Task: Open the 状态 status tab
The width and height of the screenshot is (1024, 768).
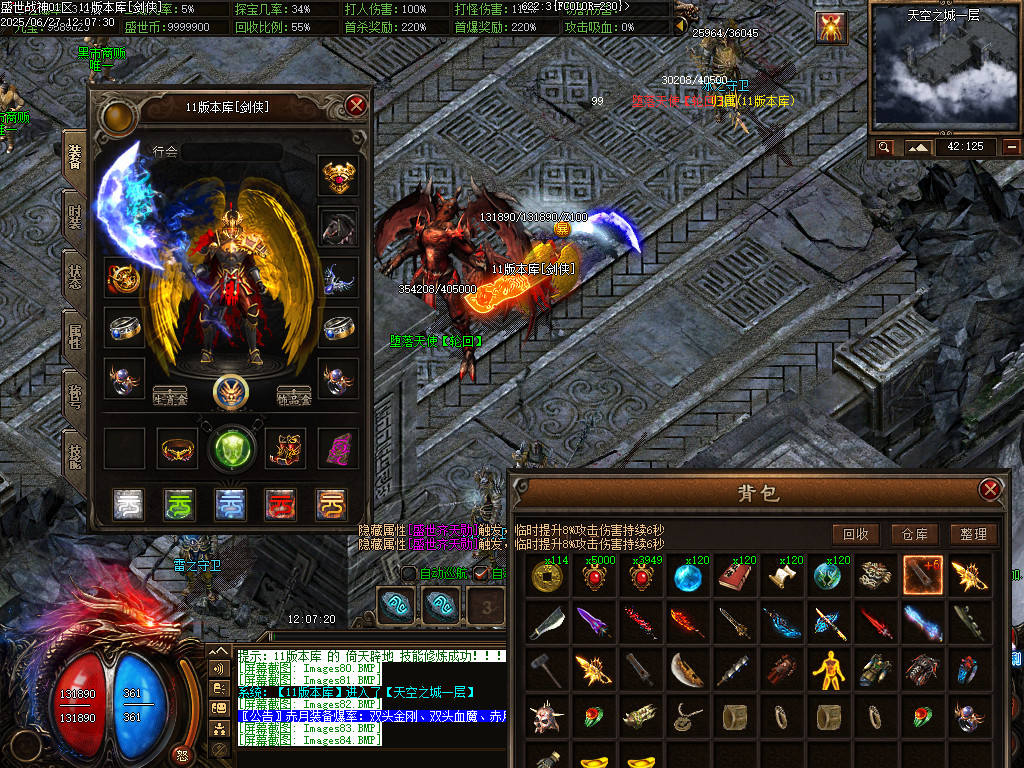Action: coord(74,277)
